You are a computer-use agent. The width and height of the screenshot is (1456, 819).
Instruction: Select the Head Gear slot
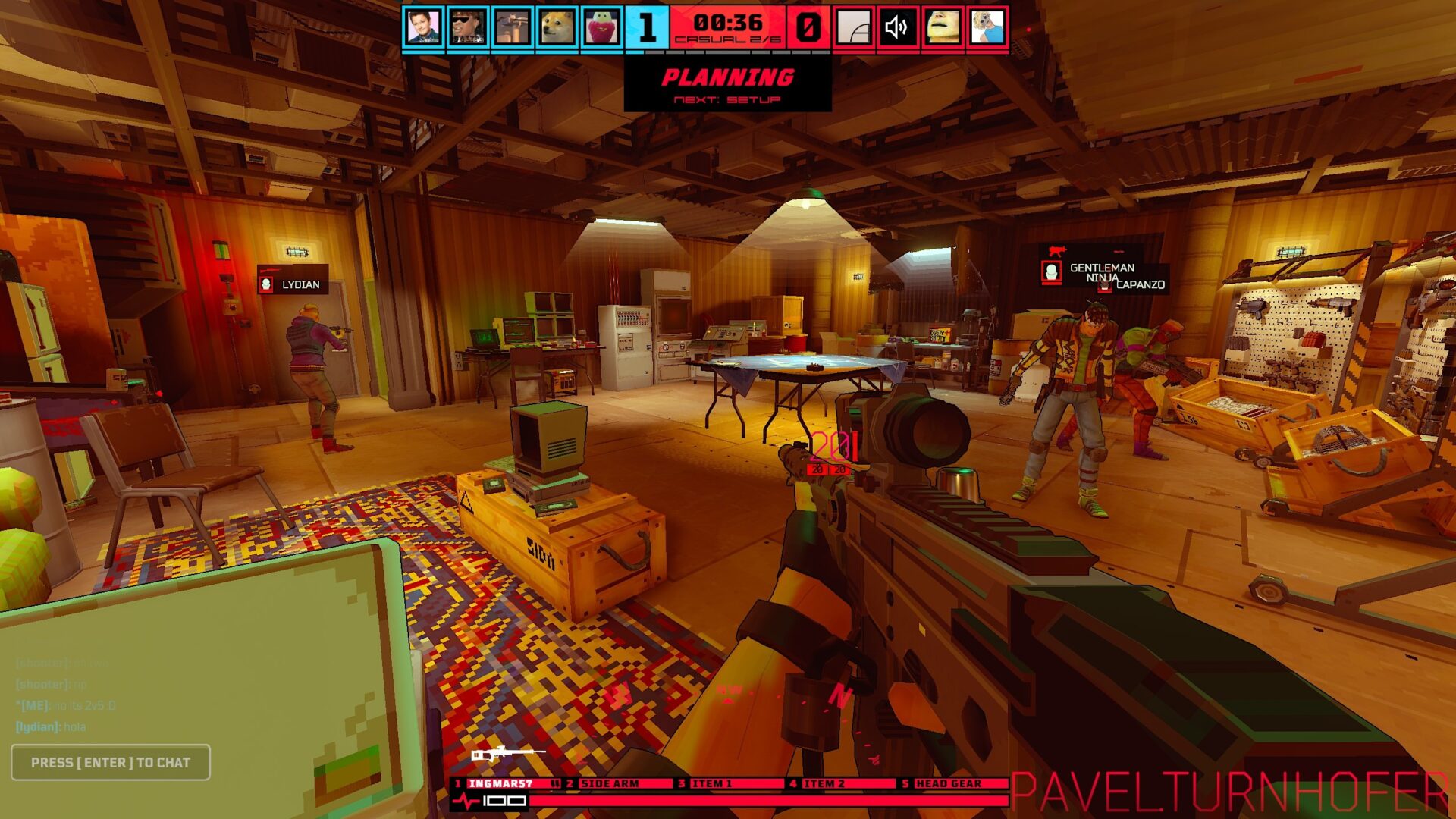[953, 783]
